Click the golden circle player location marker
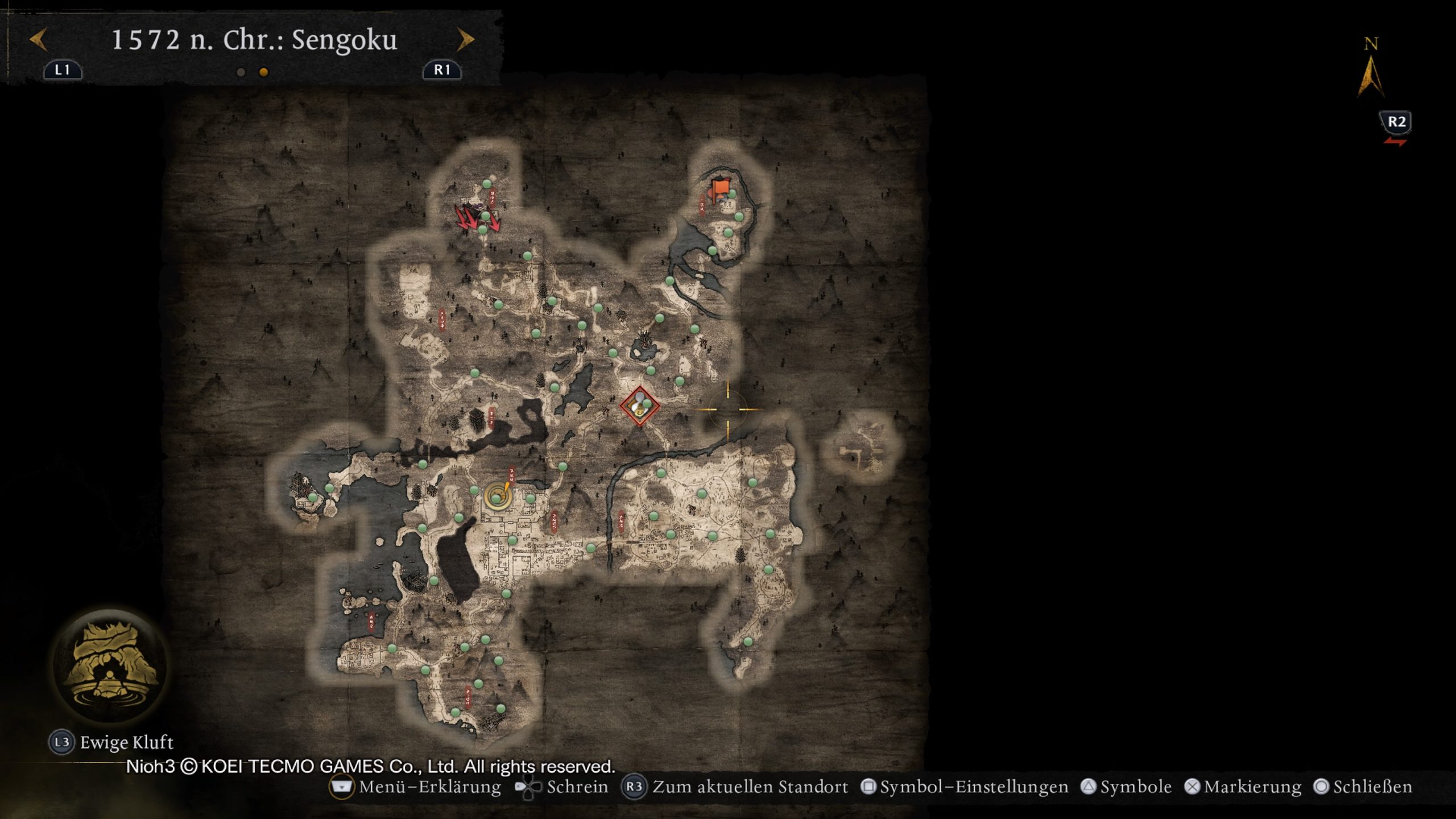 tap(498, 497)
